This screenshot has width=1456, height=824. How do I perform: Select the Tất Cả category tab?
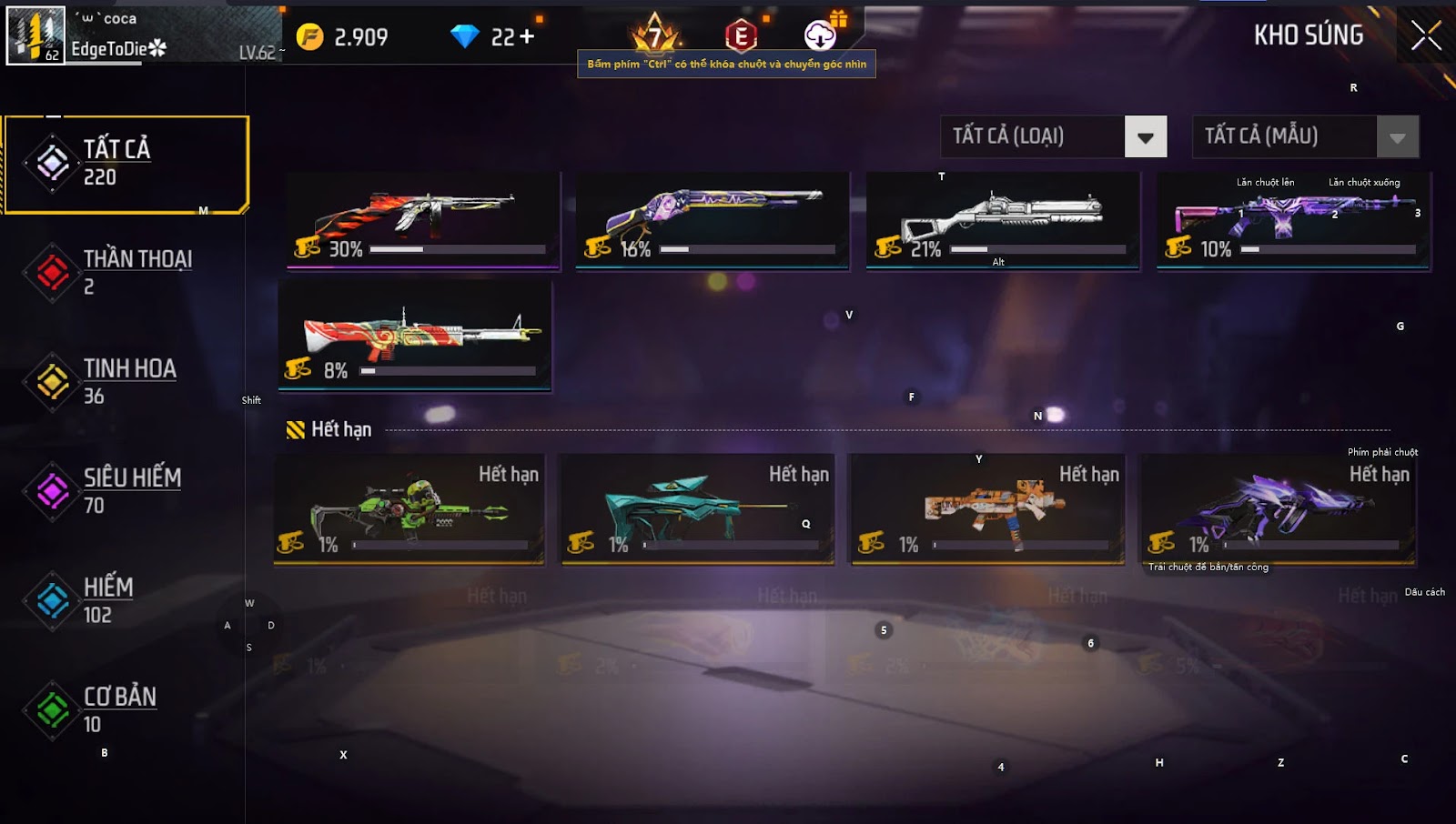click(126, 165)
